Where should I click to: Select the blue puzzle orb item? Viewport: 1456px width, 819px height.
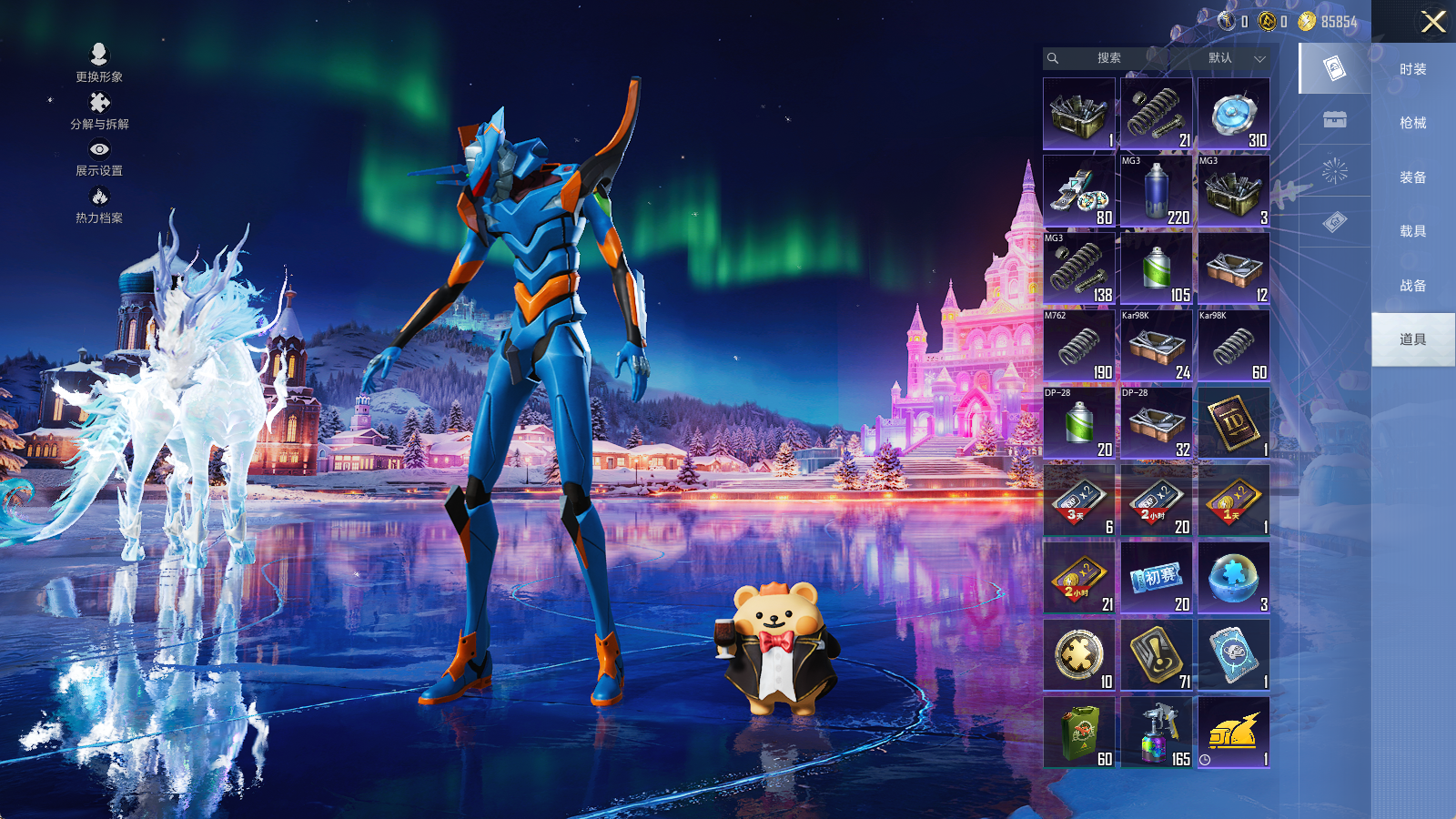coord(1233,577)
